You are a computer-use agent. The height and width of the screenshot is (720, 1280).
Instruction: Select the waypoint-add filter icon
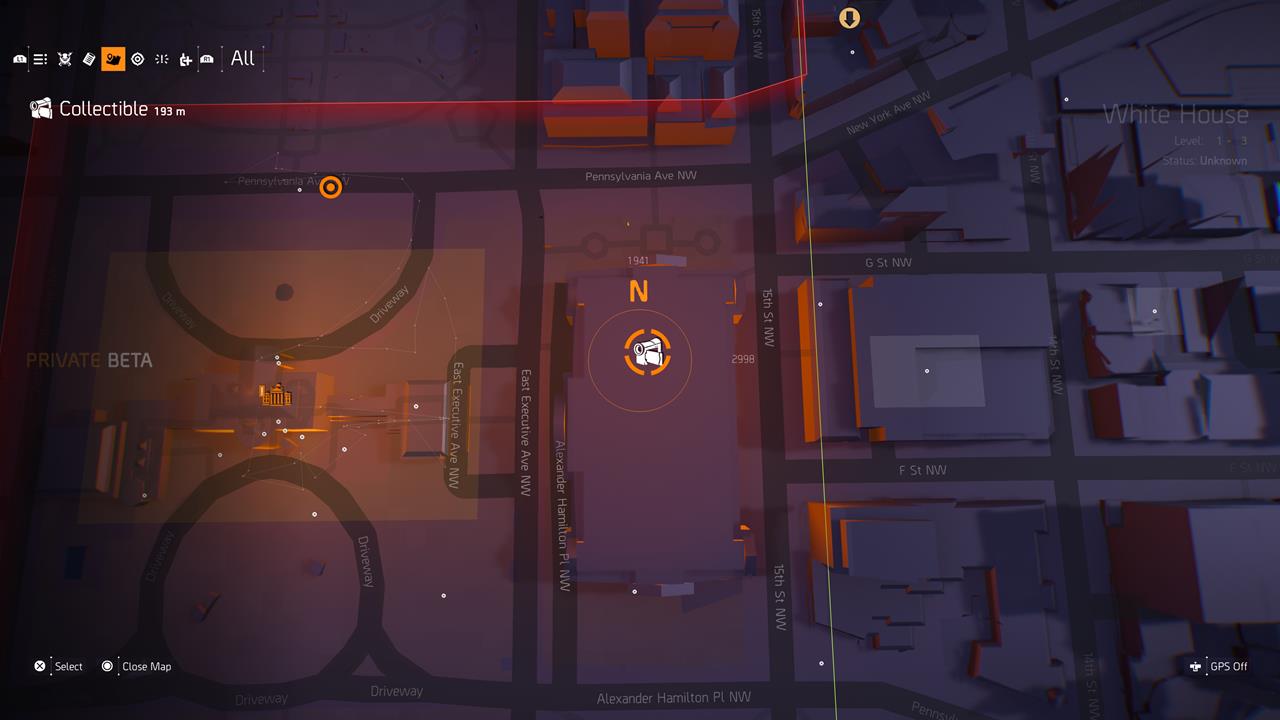click(x=185, y=58)
